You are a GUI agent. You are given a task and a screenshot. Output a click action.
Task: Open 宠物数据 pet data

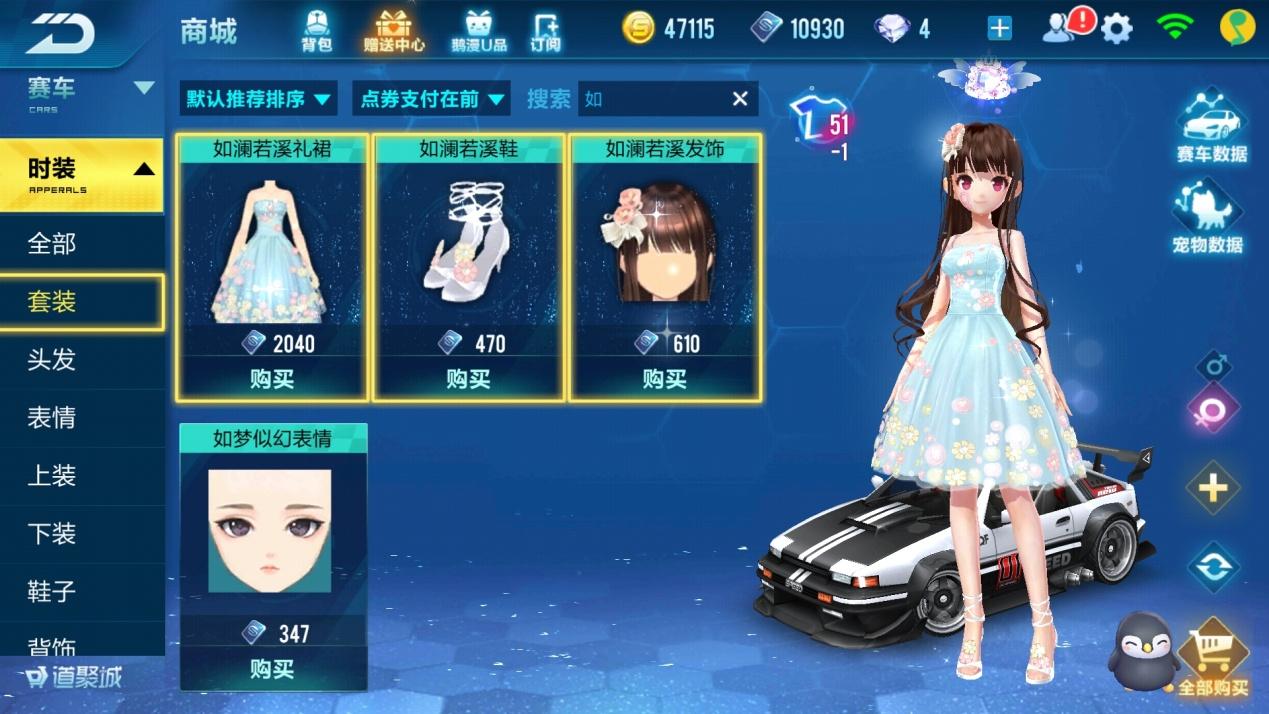[x=1207, y=220]
